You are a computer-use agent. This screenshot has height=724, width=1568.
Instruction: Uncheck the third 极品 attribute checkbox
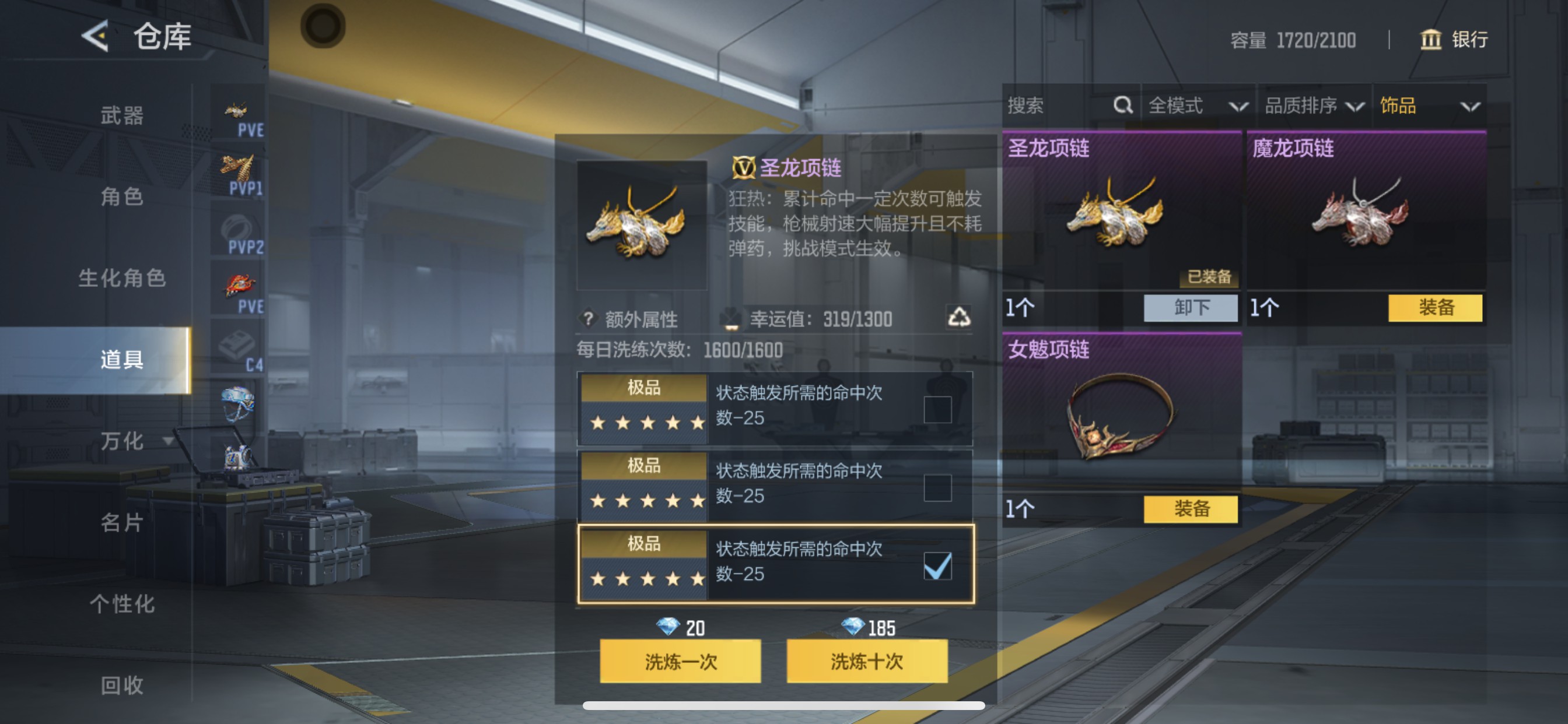click(x=939, y=565)
